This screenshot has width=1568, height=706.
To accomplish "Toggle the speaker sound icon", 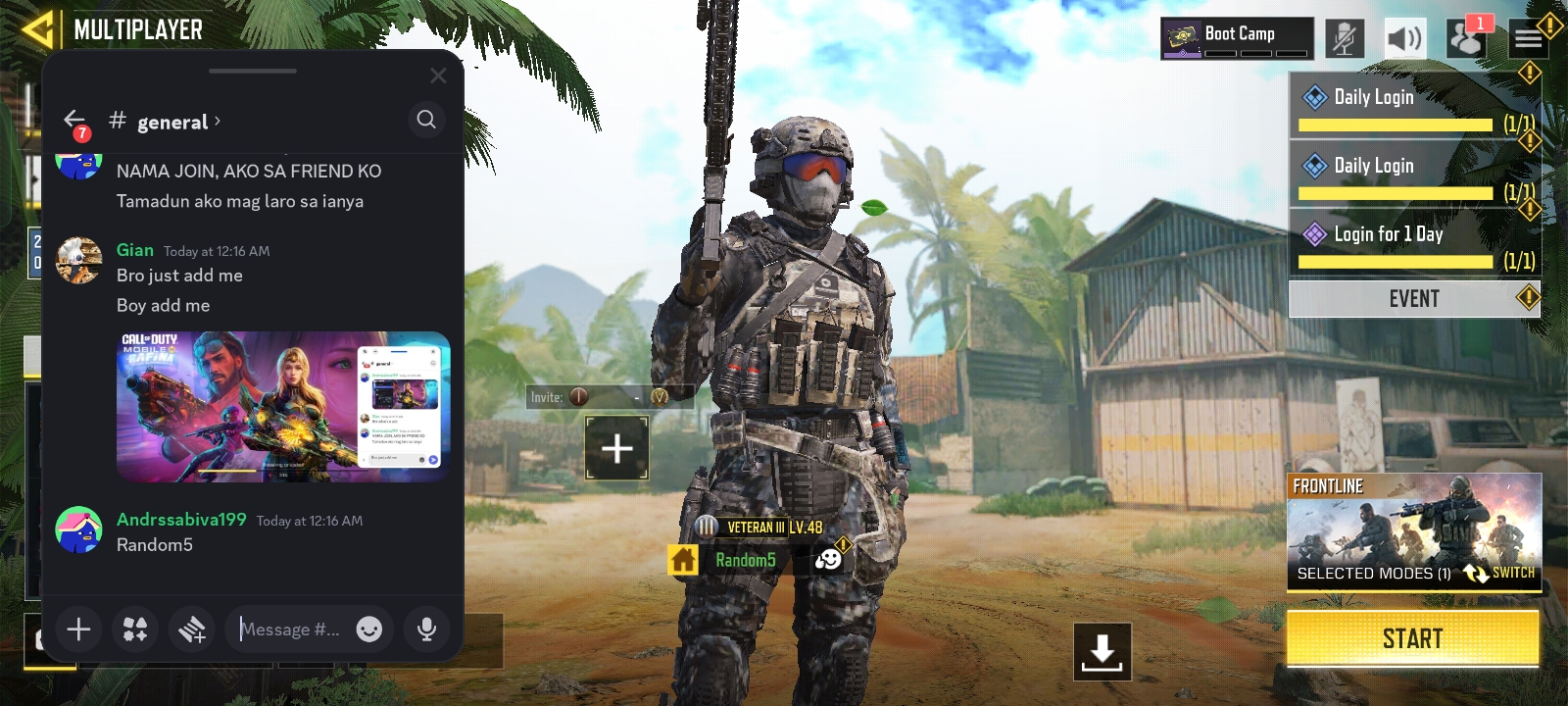I will [1403, 39].
